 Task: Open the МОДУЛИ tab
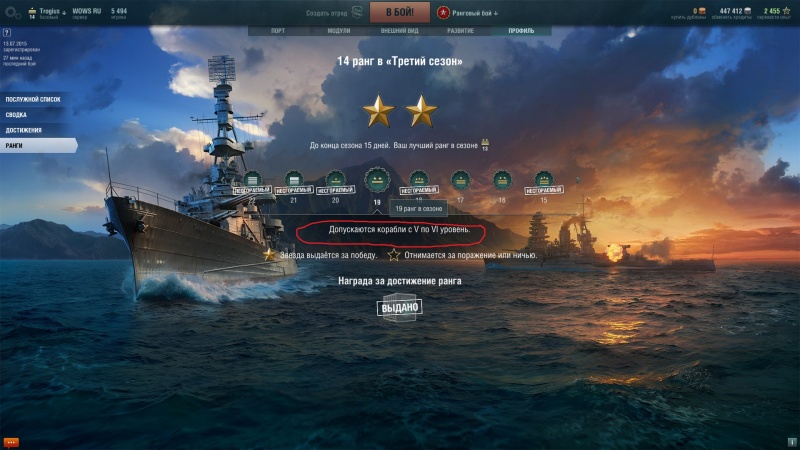[339, 30]
